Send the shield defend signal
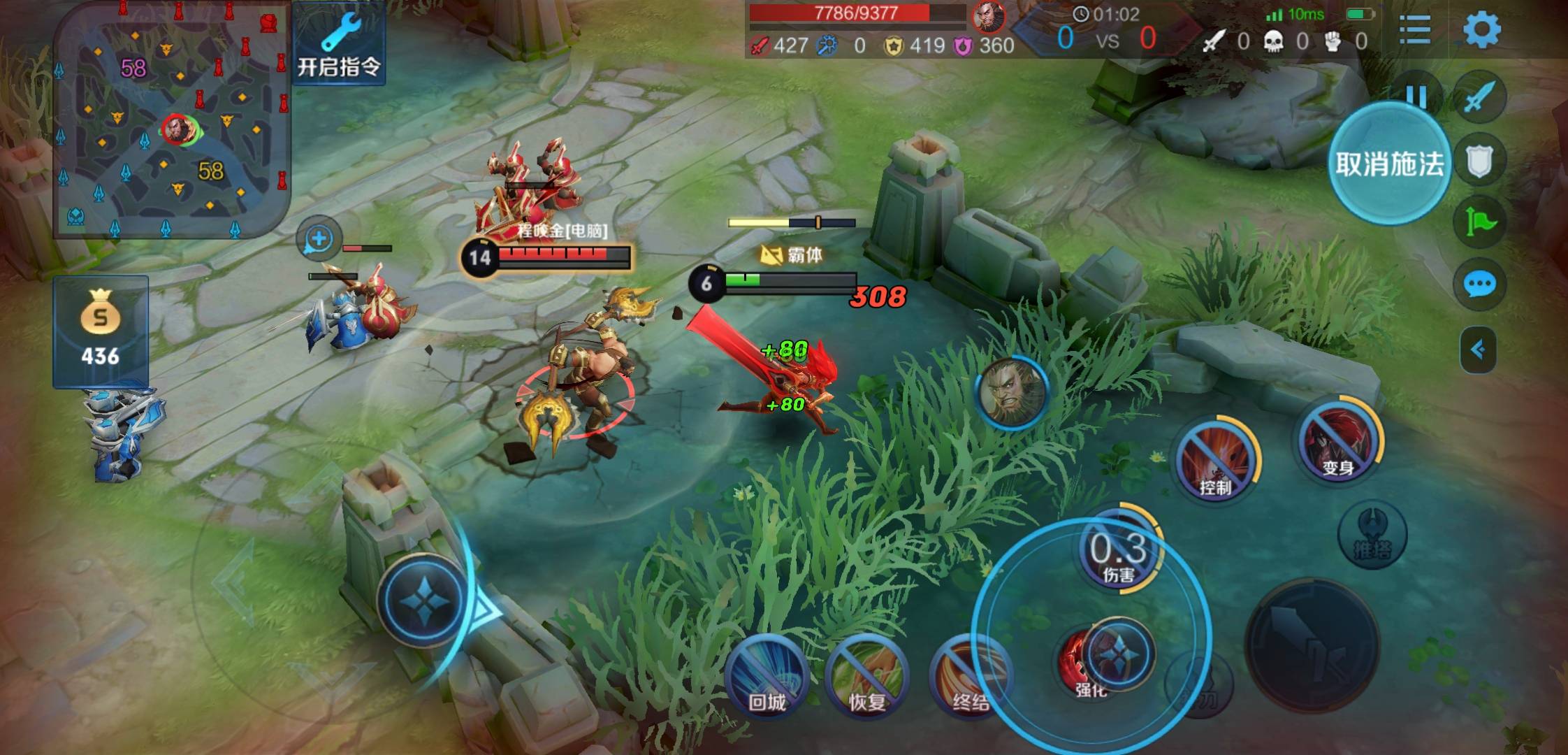Image resolution: width=1568 pixels, height=755 pixels. tap(1479, 161)
